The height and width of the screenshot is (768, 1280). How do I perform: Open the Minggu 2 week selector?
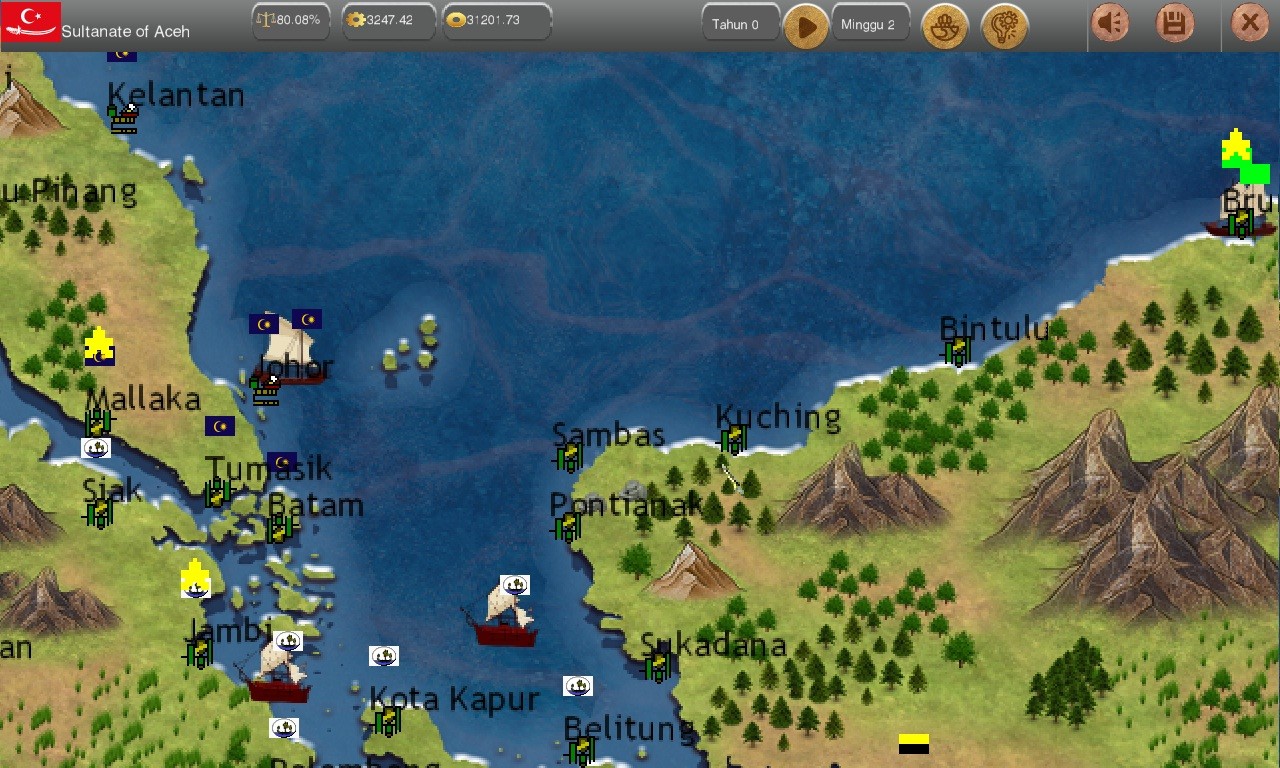point(870,23)
